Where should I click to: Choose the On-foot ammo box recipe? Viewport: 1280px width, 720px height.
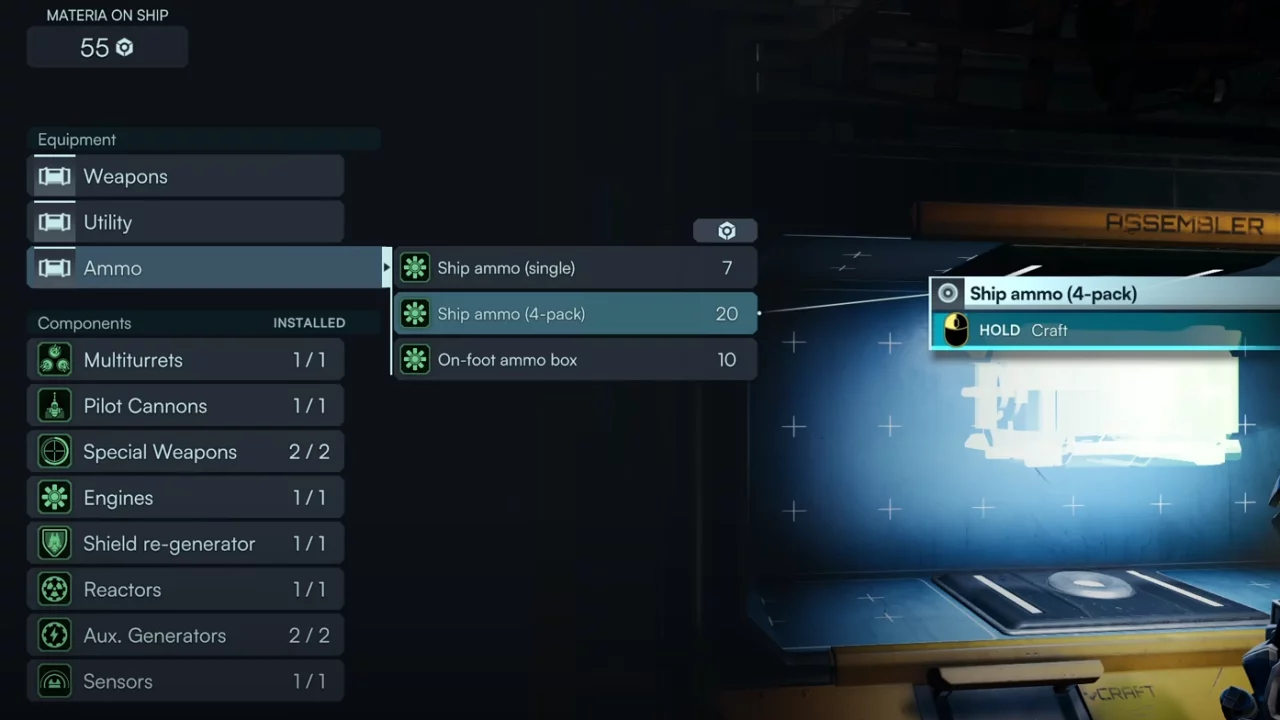(575, 360)
